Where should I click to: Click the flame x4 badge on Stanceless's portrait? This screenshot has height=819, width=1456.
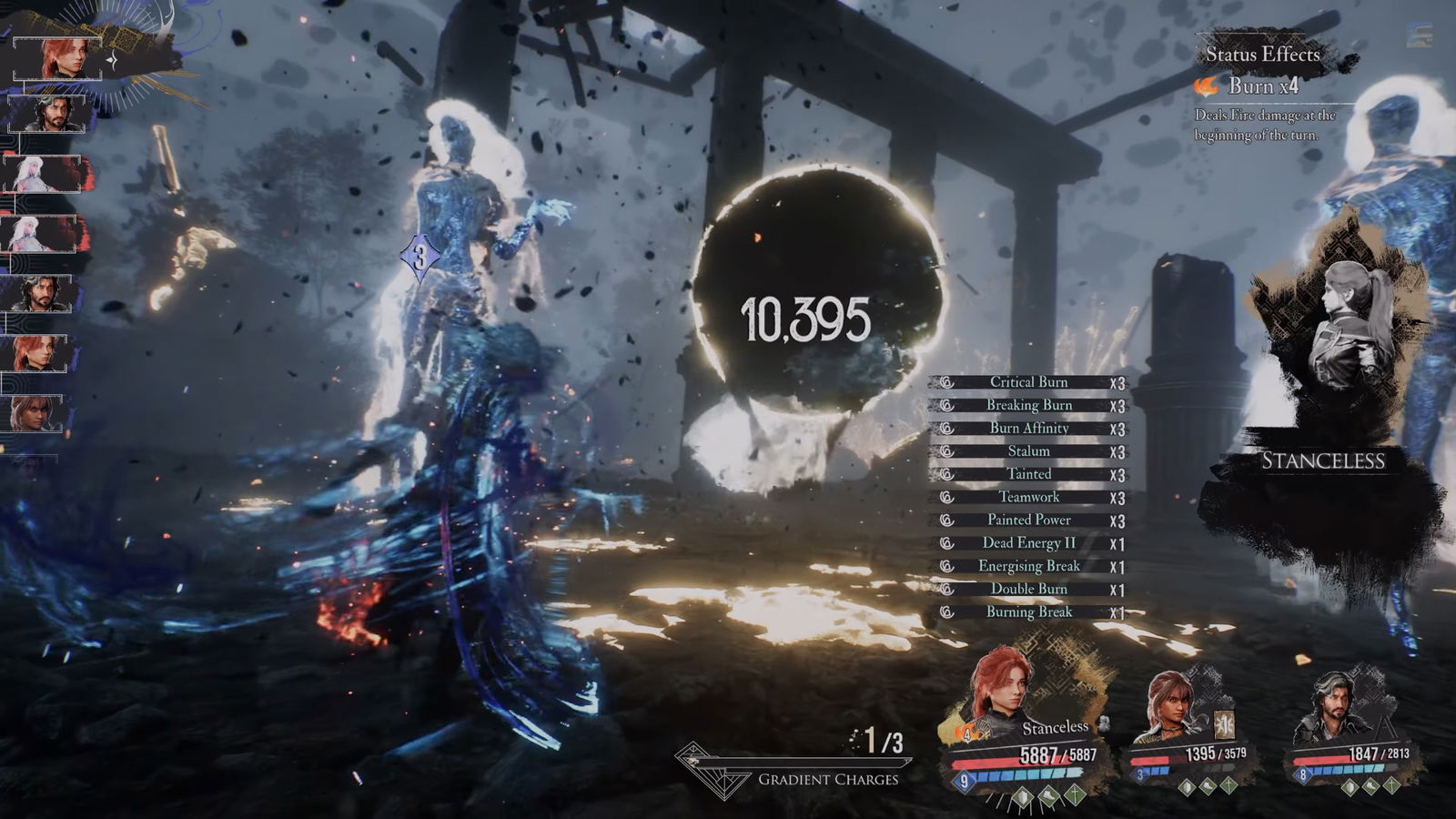pyautogui.click(x=966, y=733)
